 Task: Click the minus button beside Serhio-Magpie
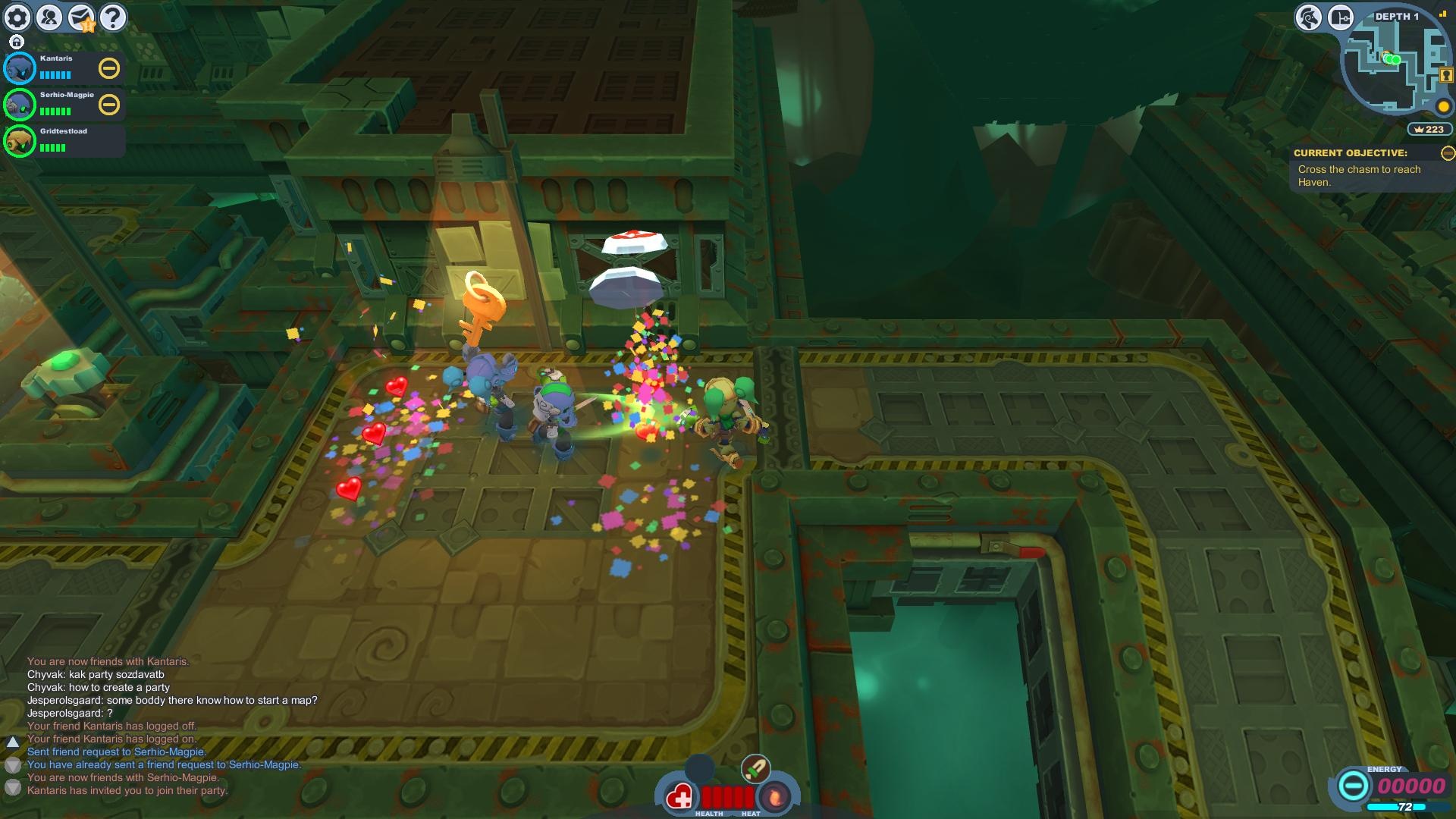tap(109, 105)
